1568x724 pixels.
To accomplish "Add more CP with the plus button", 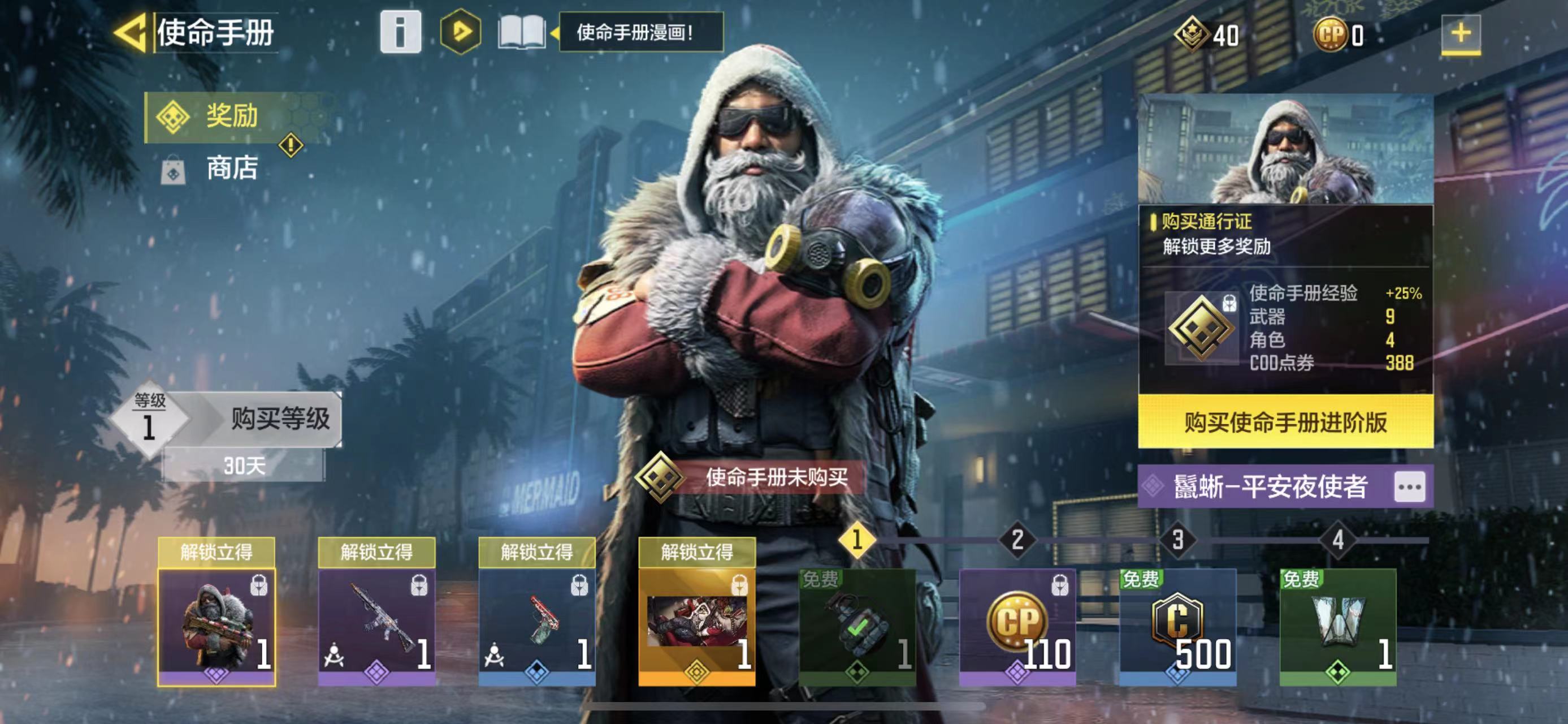I will (1460, 33).
